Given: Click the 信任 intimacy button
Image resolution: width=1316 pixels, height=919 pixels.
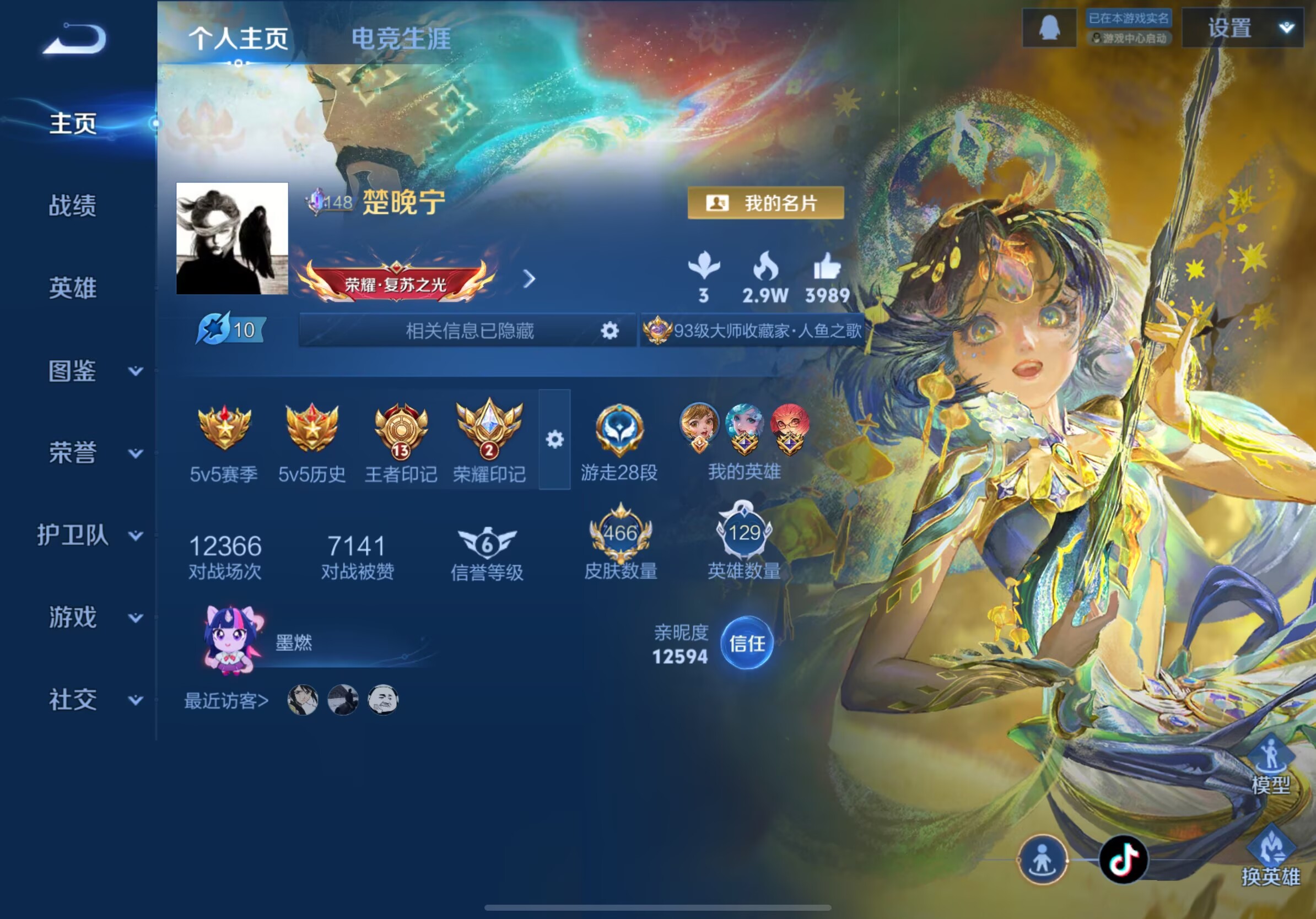Looking at the screenshot, I should pos(746,643).
